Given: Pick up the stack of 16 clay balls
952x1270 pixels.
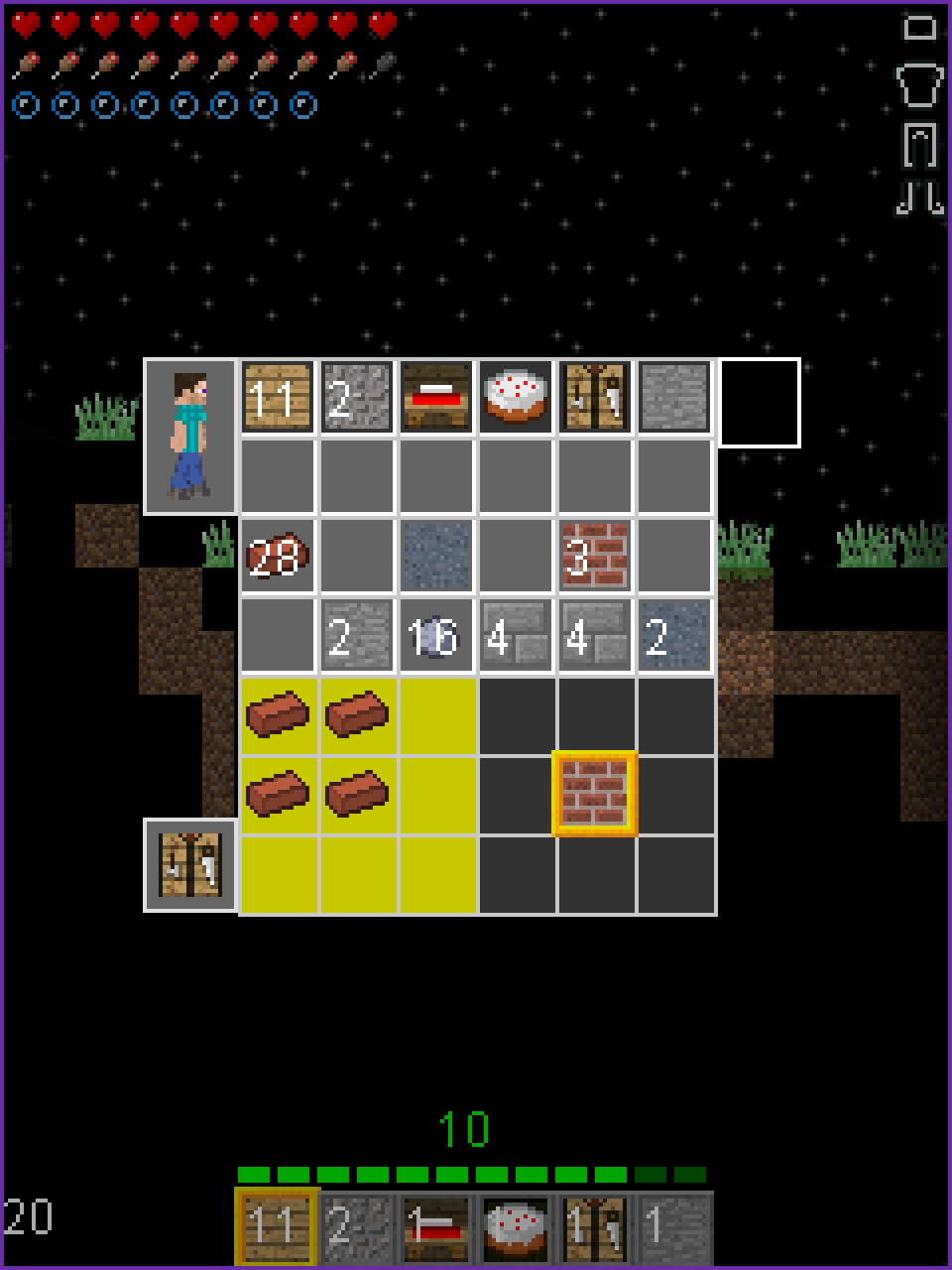Looking at the screenshot, I should (x=436, y=636).
